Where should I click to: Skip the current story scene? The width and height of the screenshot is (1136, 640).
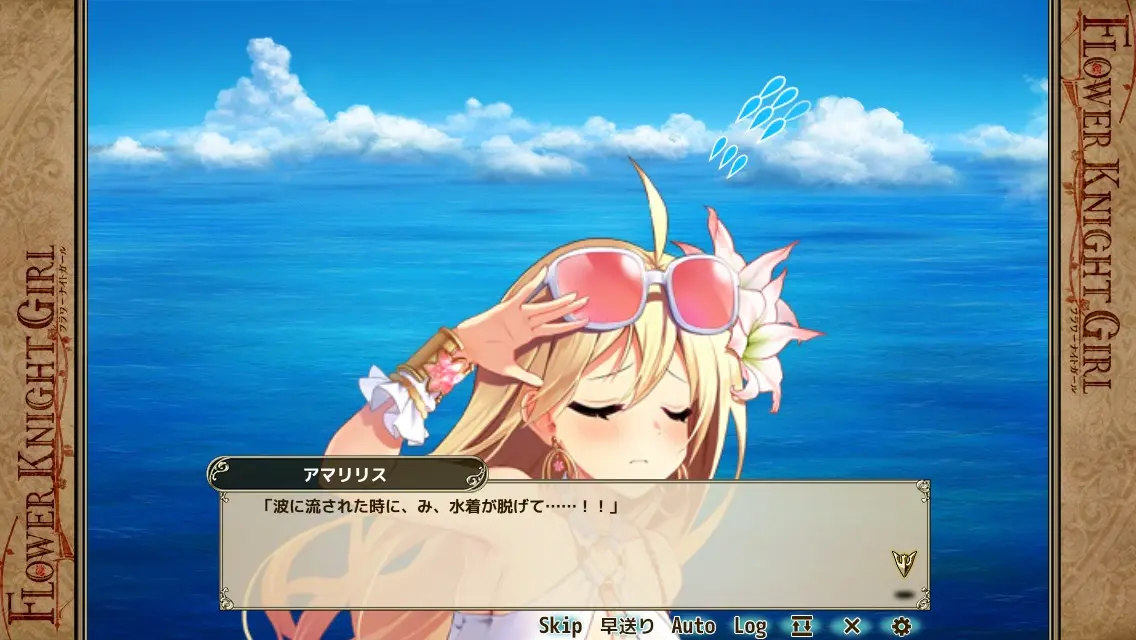pyautogui.click(x=560, y=626)
